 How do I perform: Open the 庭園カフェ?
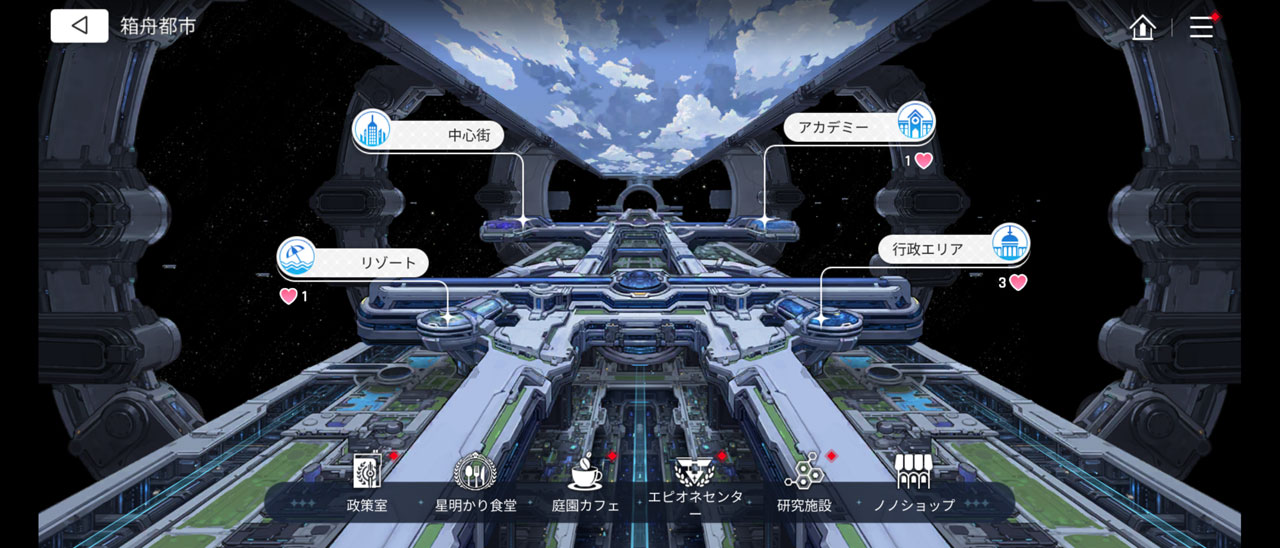[585, 483]
